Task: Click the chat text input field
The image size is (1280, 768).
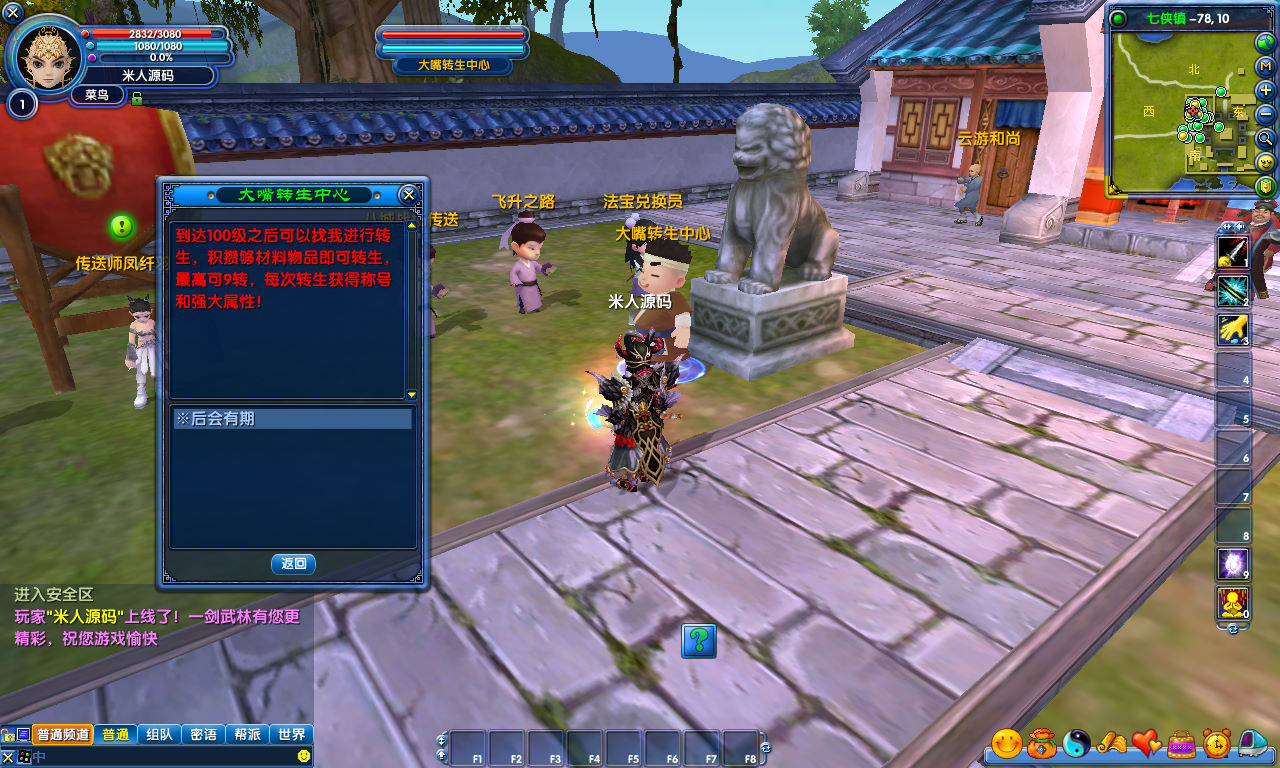Action: (160, 757)
